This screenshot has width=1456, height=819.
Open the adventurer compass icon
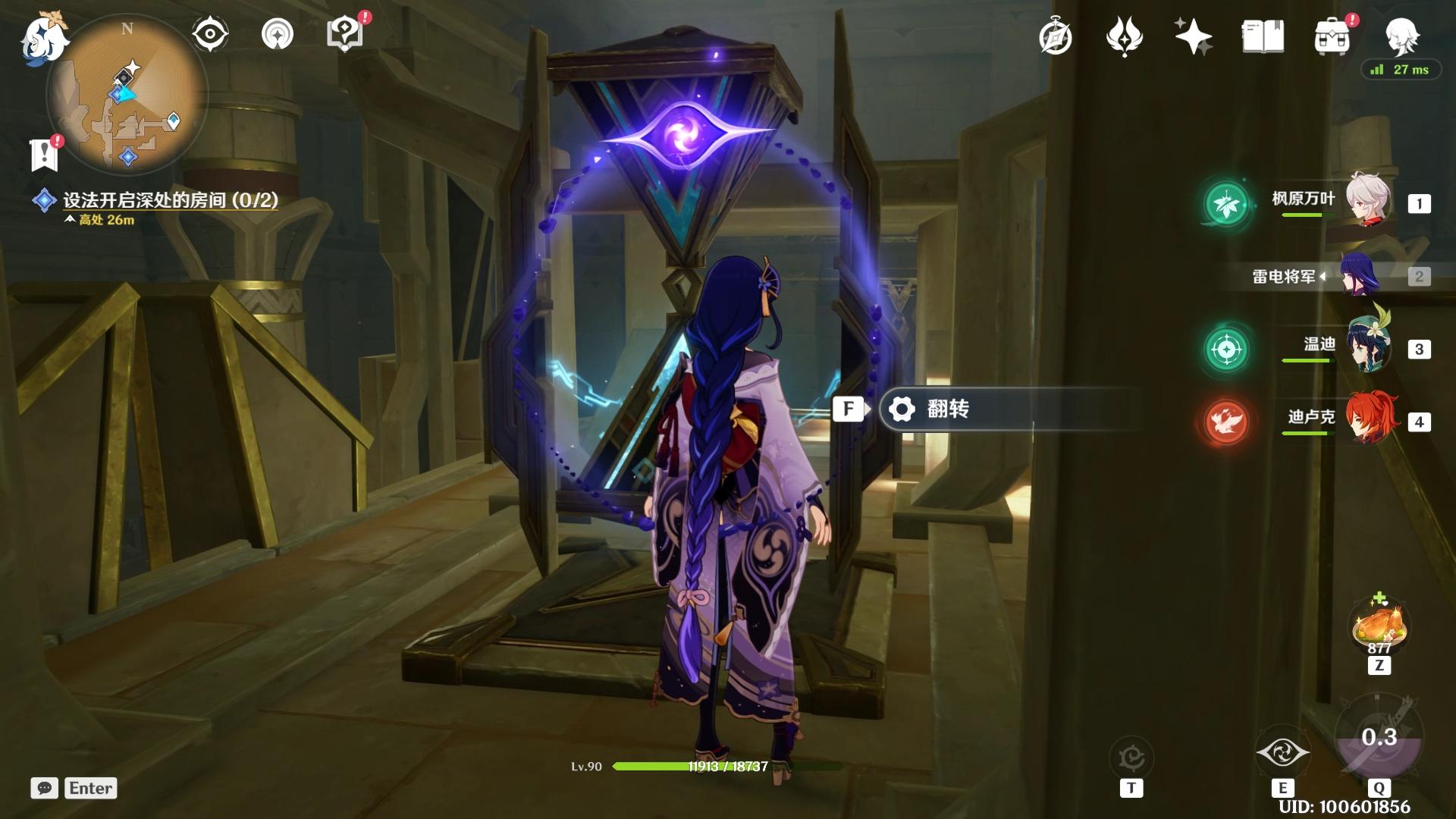pyautogui.click(x=1056, y=36)
